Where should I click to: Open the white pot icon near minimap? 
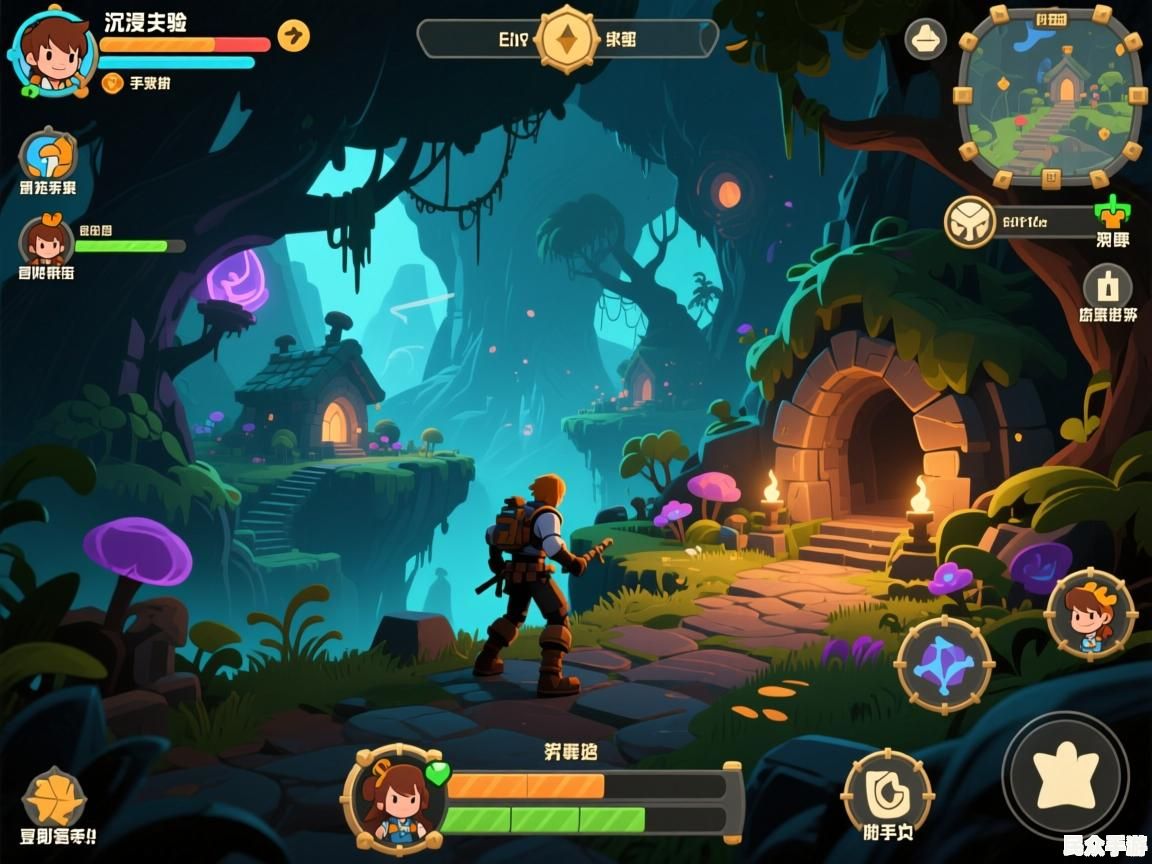click(925, 40)
